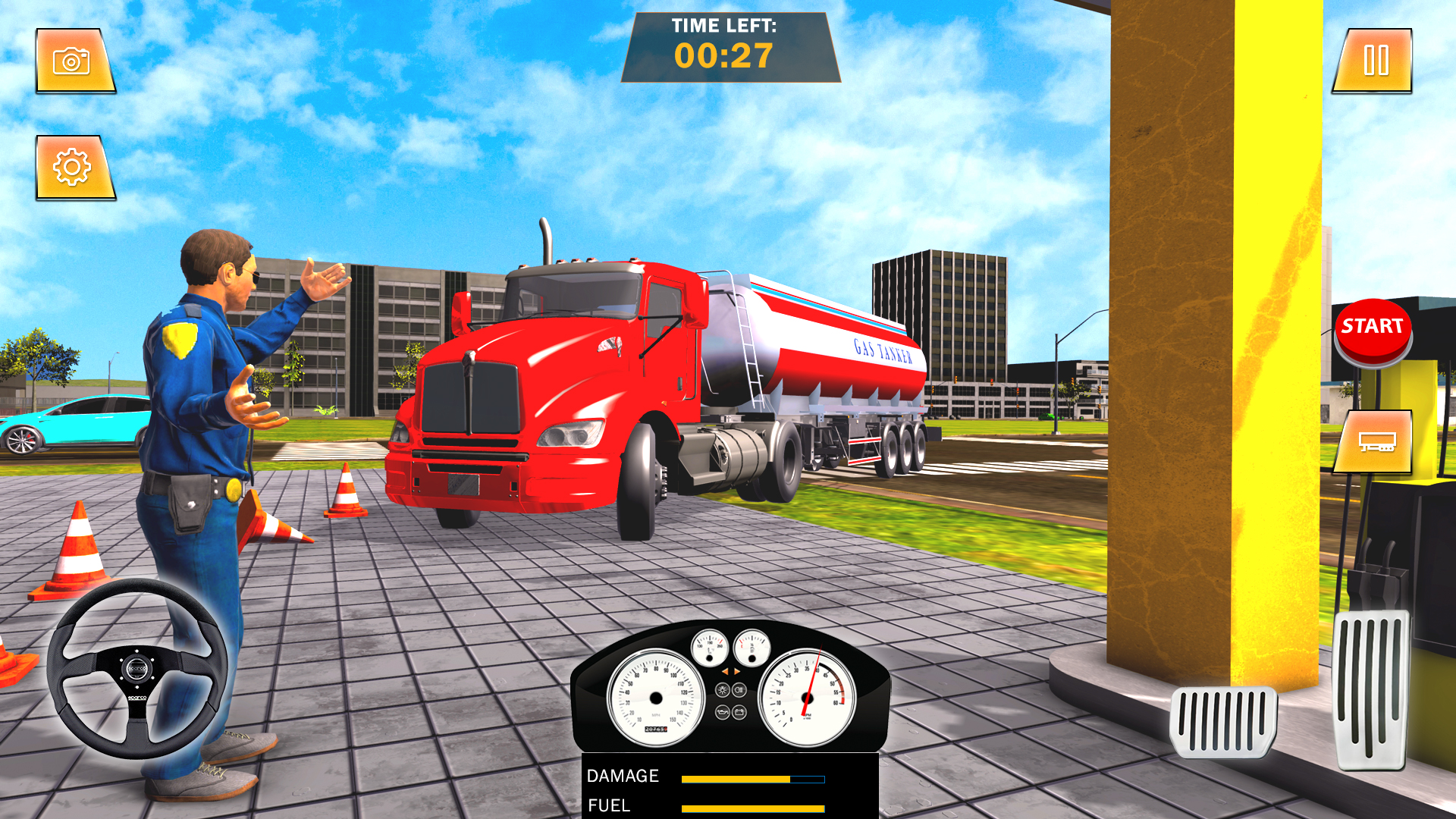This screenshot has height=819, width=1456.
Task: Click the dashboard brightness lamp icon
Action: click(x=723, y=689)
